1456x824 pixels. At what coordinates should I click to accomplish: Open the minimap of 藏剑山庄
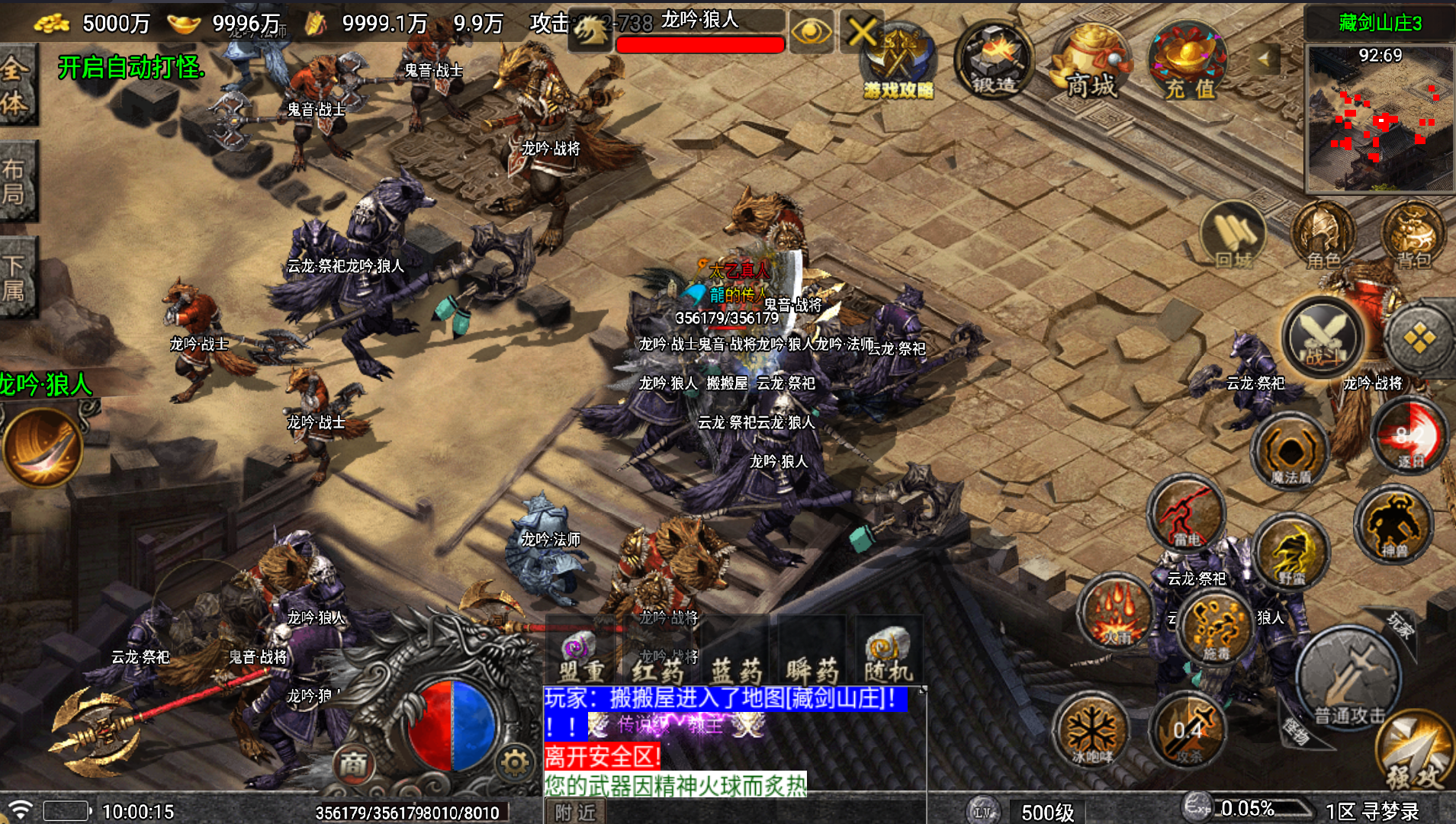[x=1380, y=117]
